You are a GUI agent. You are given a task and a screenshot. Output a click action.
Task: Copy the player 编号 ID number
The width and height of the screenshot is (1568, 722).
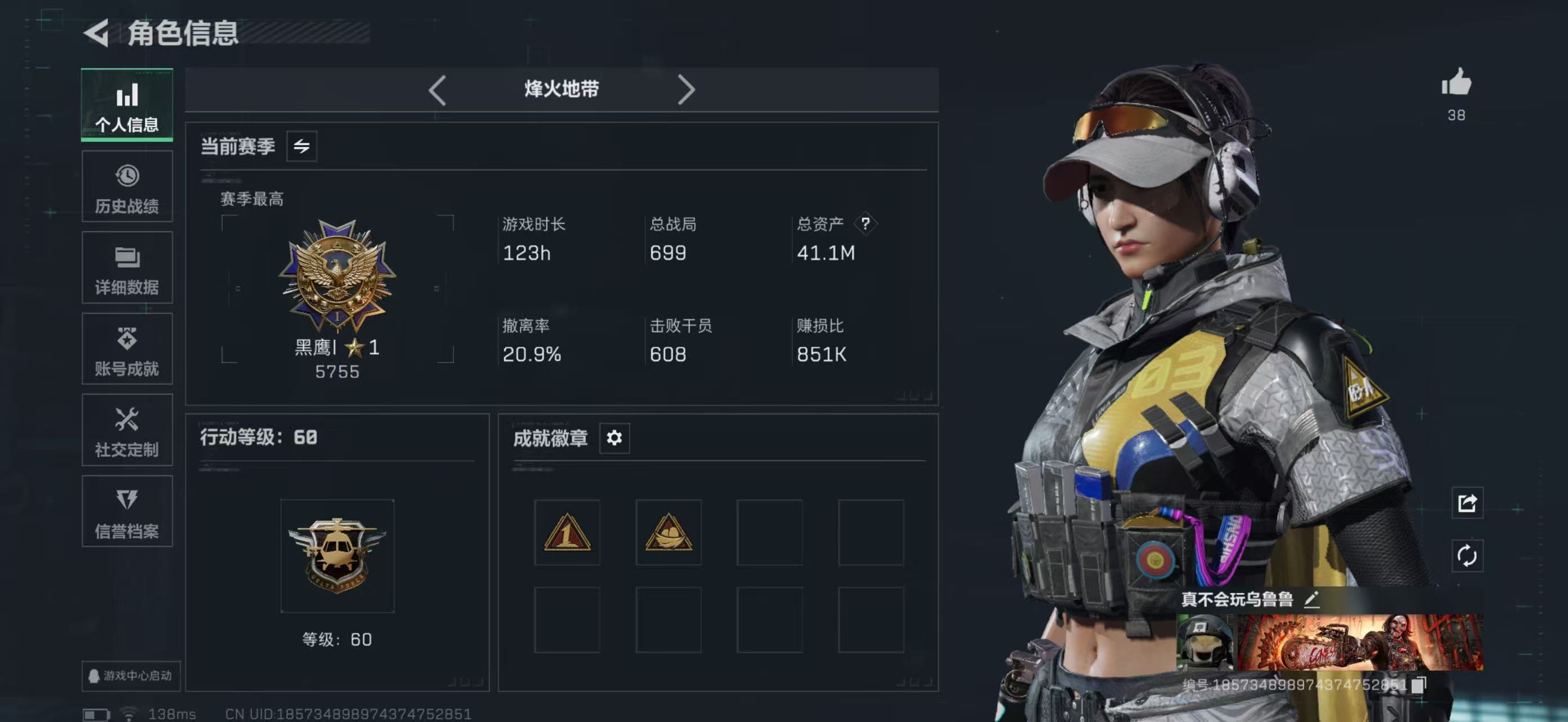[1419, 684]
